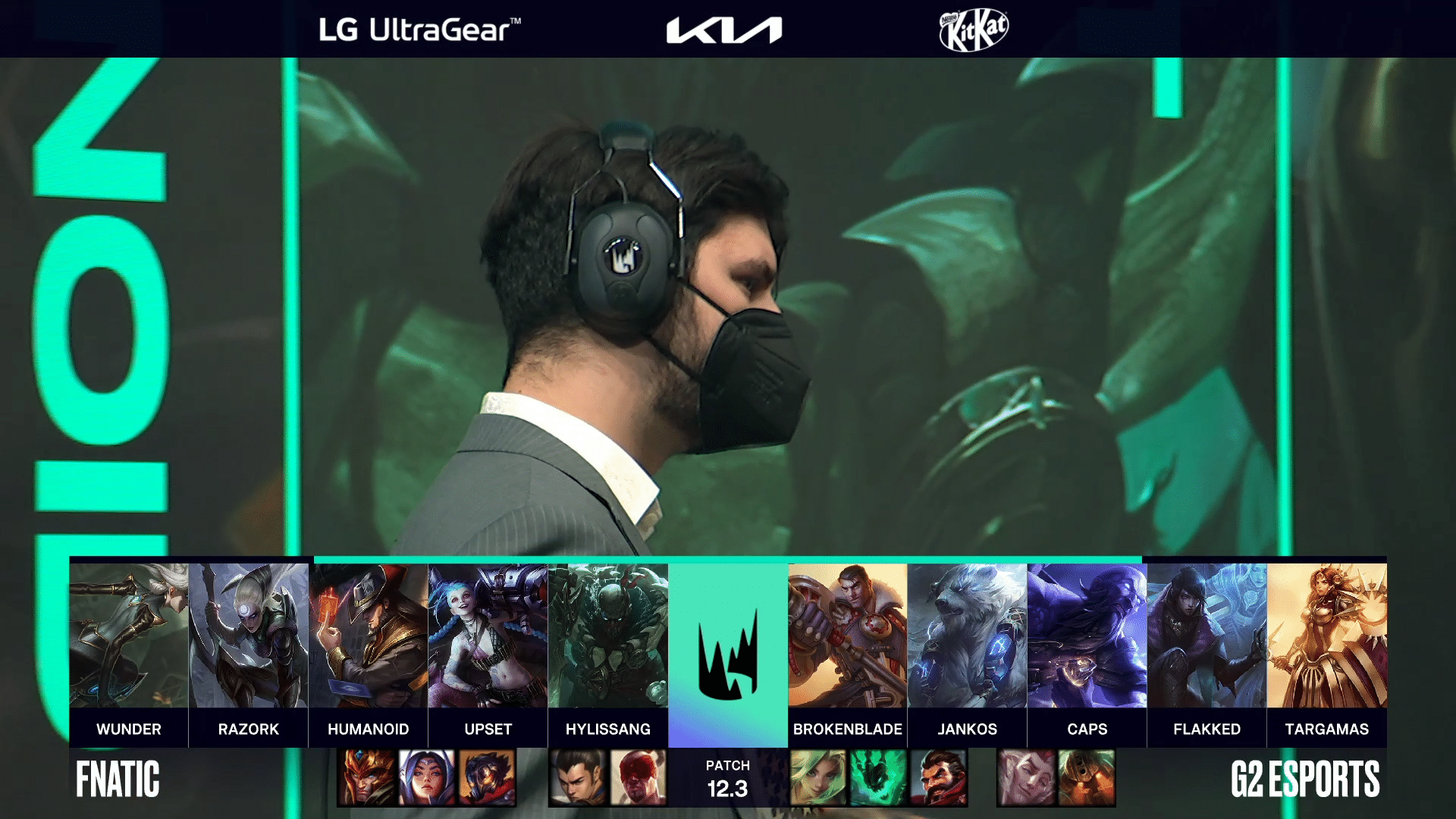This screenshot has width=1456, height=819.
Task: Select the Xin Zhao ban icon
Action: pos(578,777)
